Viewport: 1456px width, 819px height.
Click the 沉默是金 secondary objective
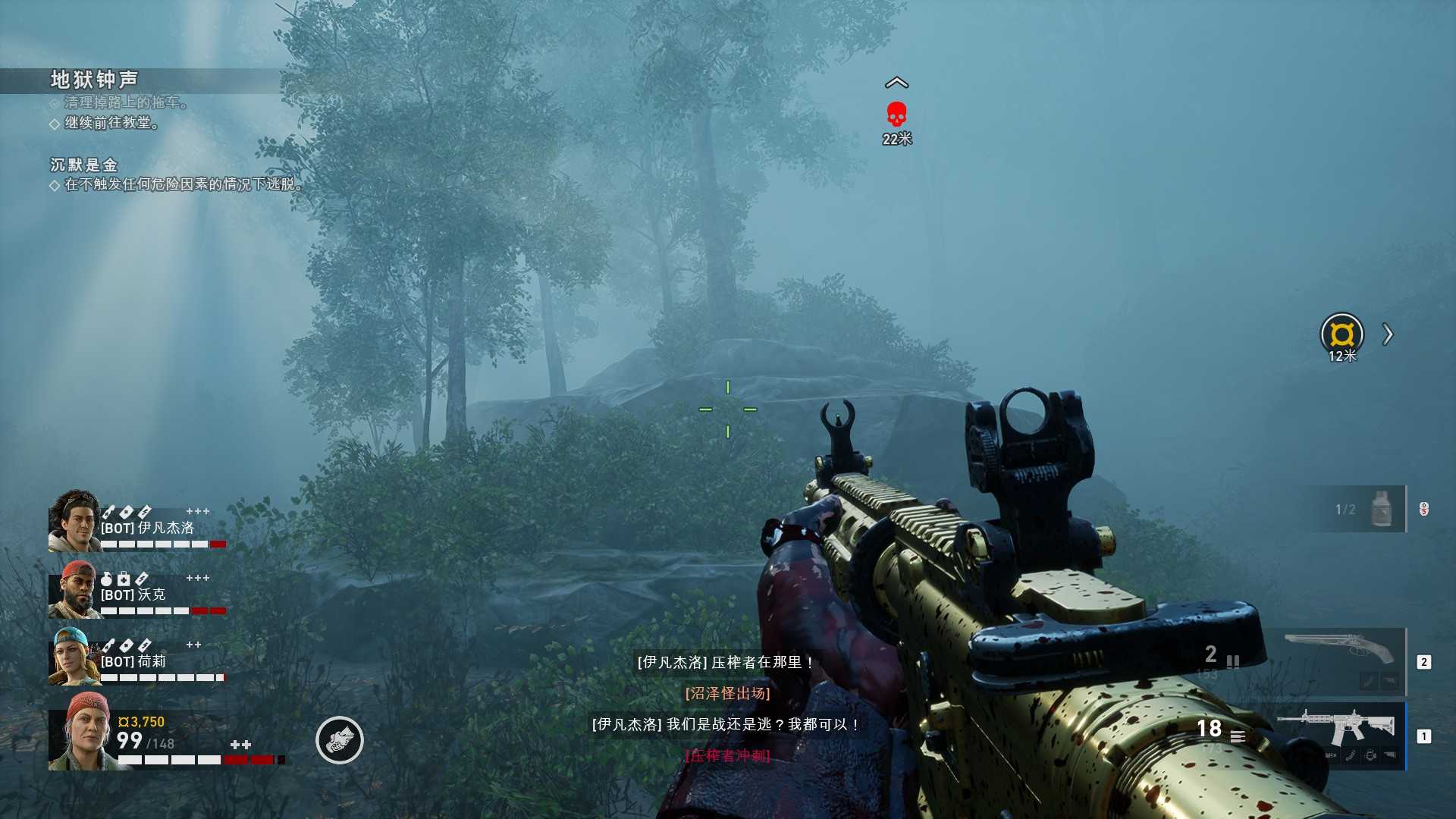(x=84, y=165)
